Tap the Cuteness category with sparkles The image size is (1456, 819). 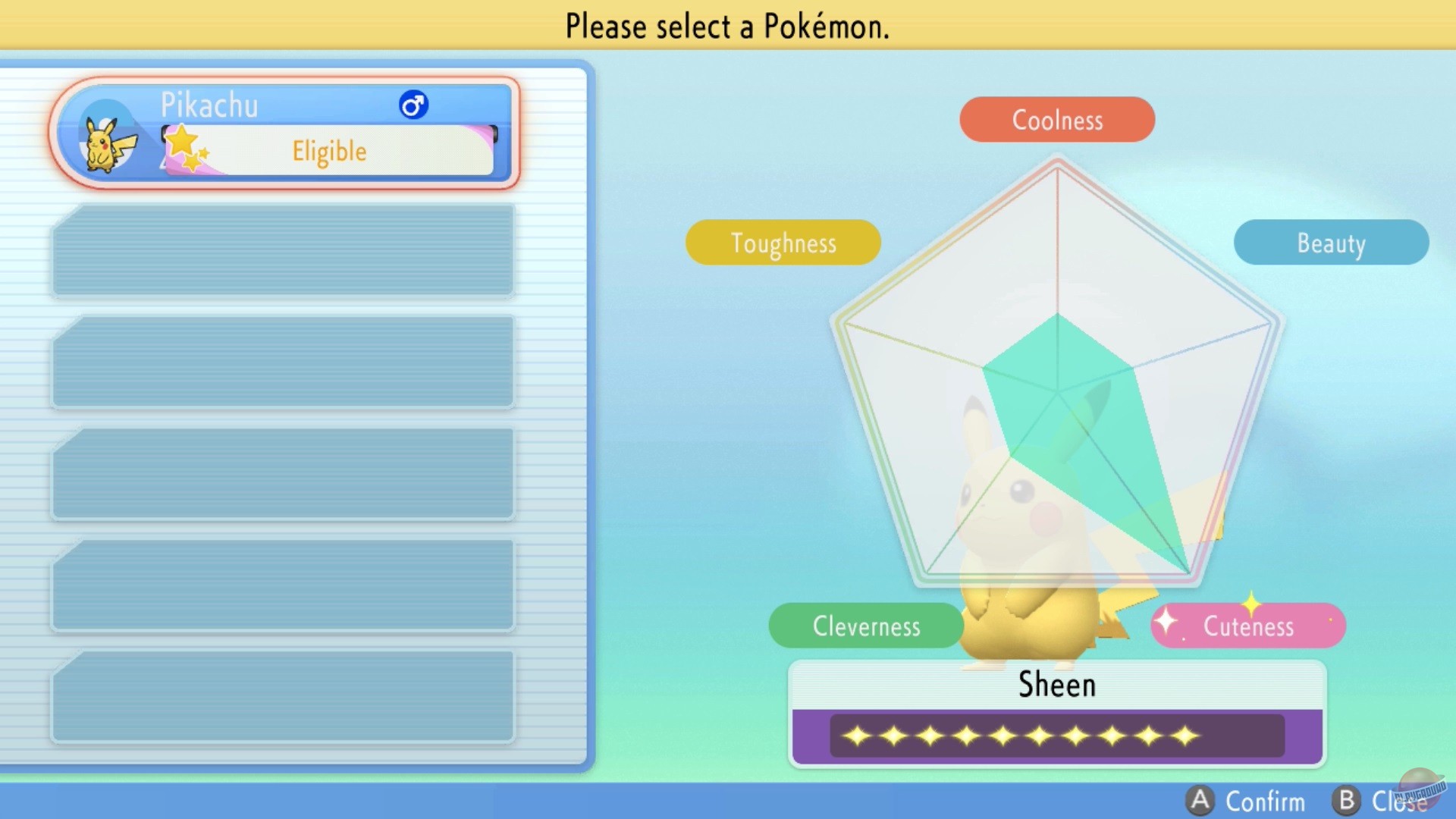point(1247,626)
